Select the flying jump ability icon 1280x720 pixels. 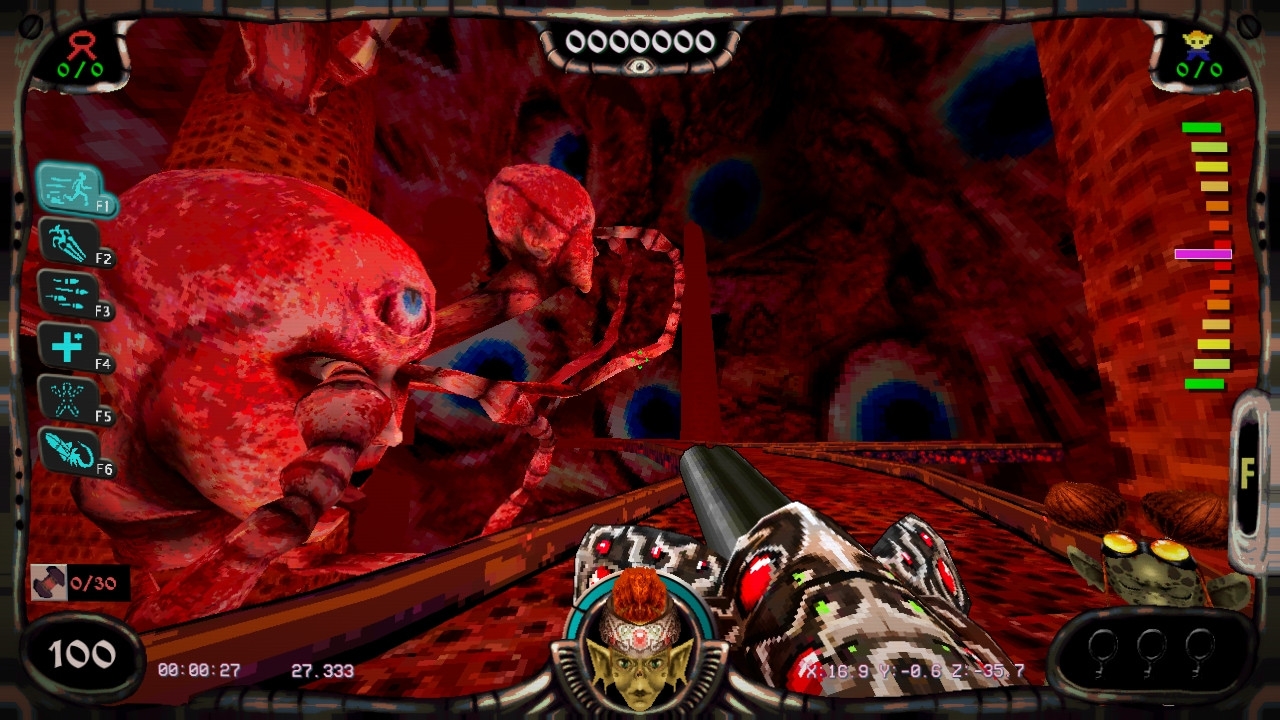69,242
